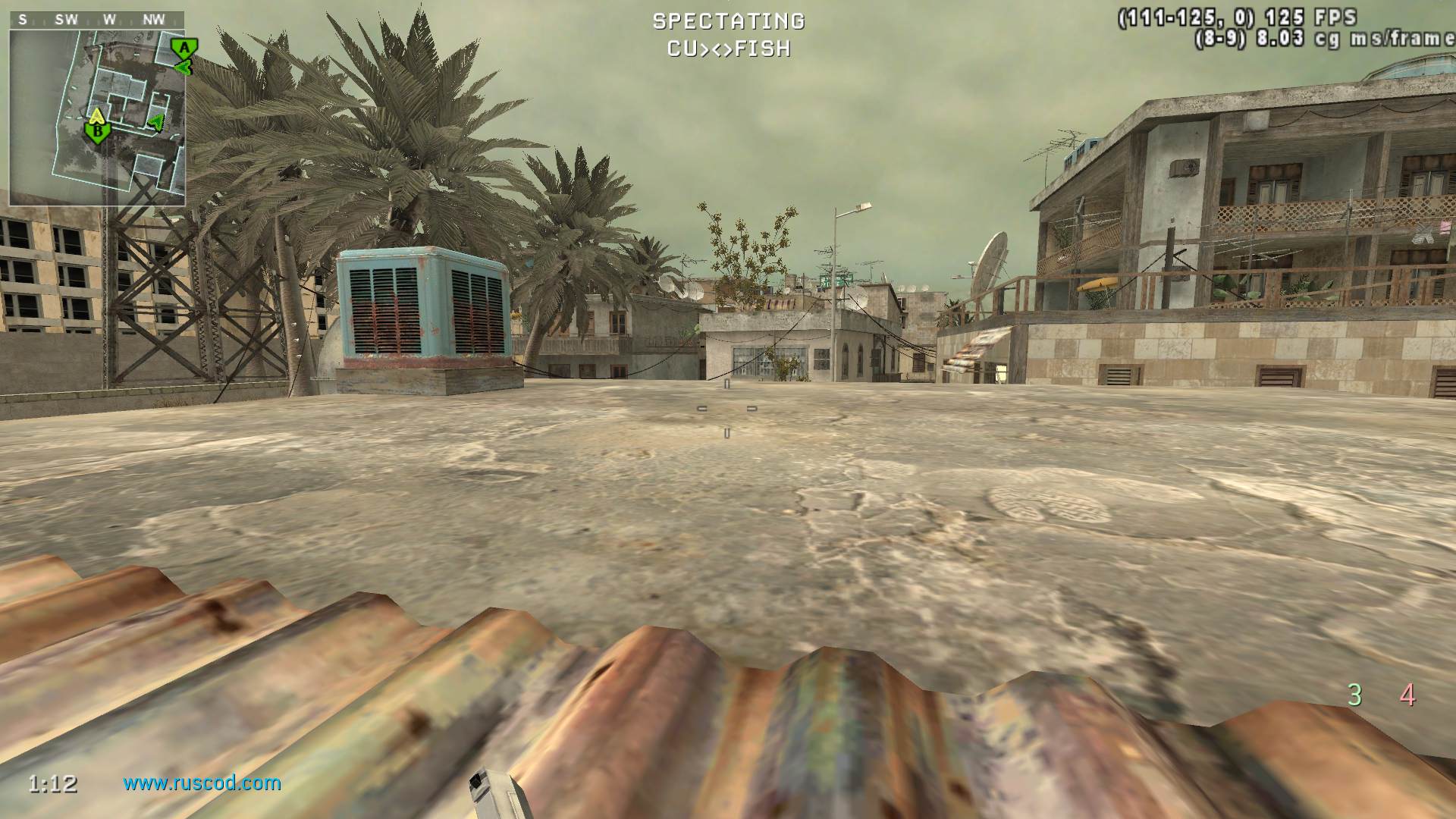This screenshot has width=1456, height=819.
Task: Open the www.ruscod.com link
Action: [202, 783]
